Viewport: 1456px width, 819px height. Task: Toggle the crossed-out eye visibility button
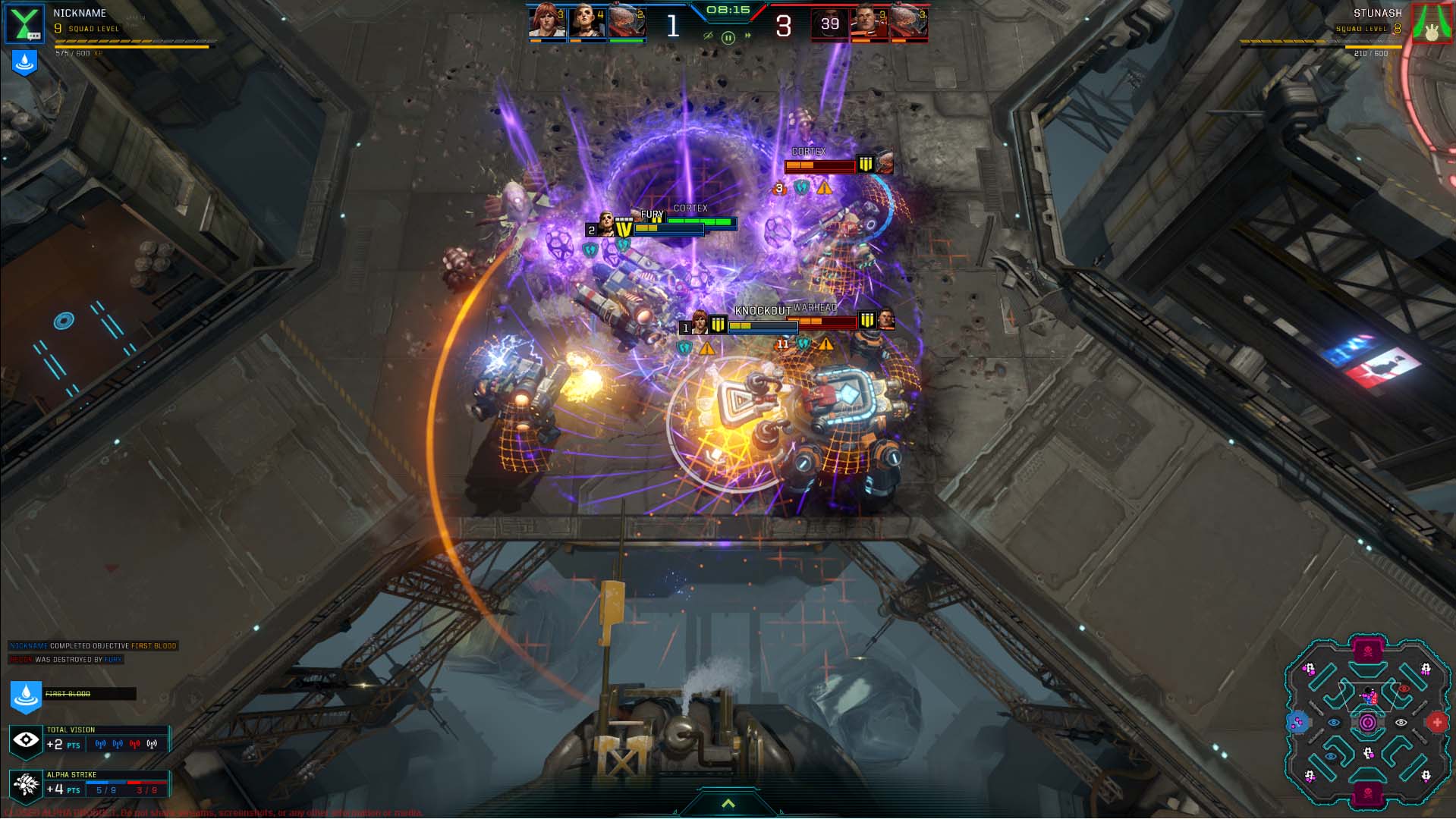pos(708,36)
